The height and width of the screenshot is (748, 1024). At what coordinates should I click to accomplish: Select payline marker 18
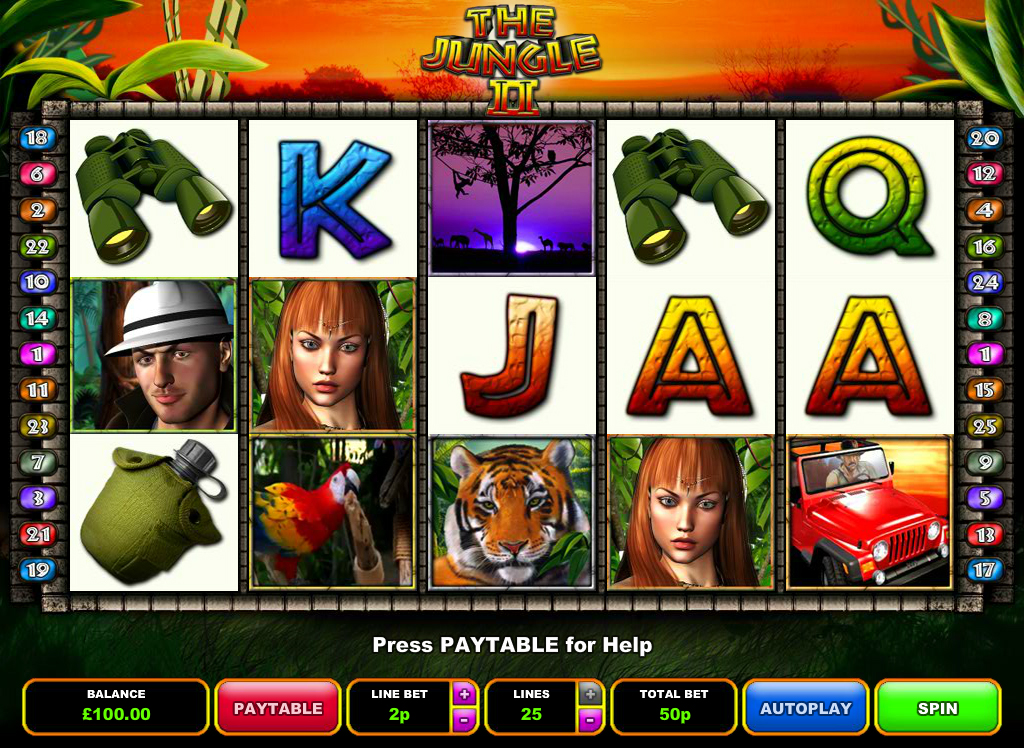[x=37, y=138]
